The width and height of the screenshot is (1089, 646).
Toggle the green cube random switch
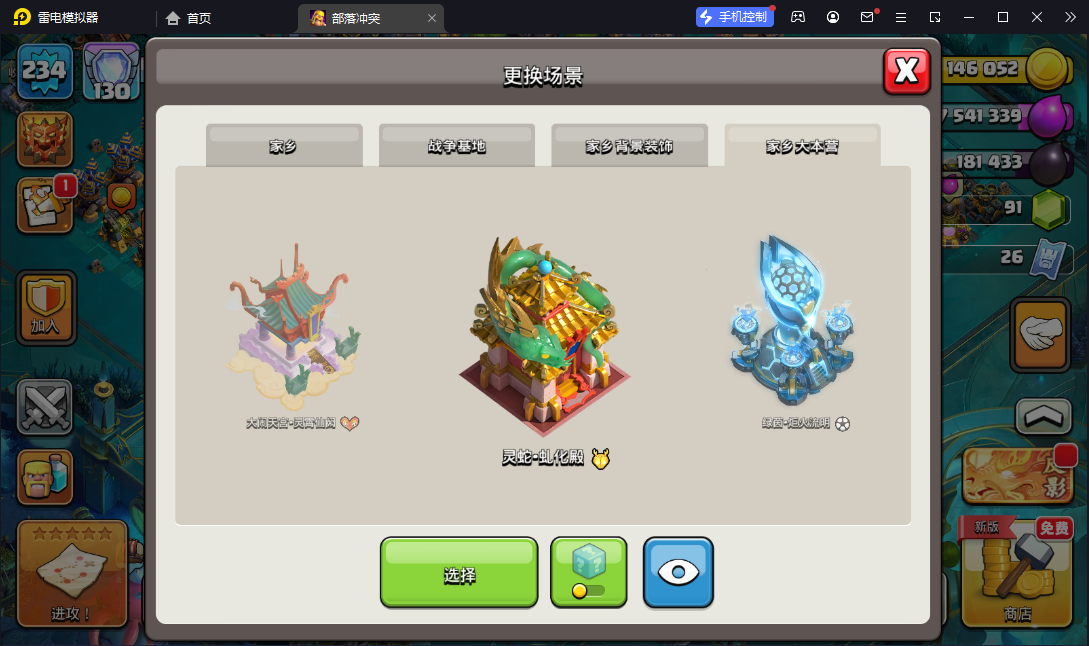pyautogui.click(x=588, y=573)
